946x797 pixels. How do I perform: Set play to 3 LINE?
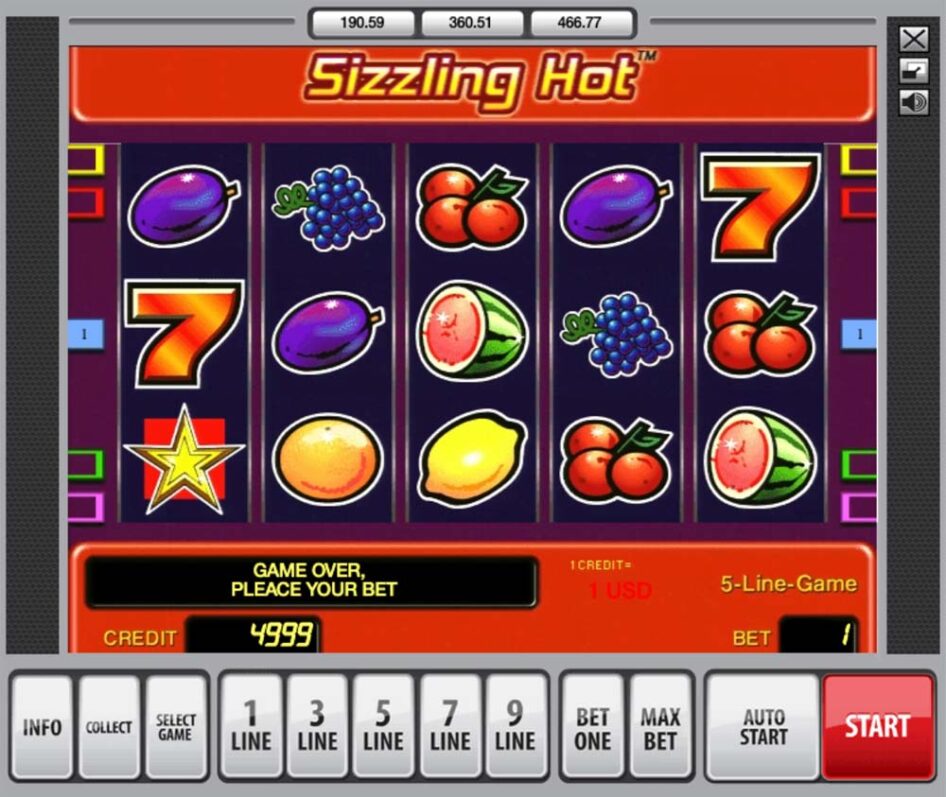317,727
